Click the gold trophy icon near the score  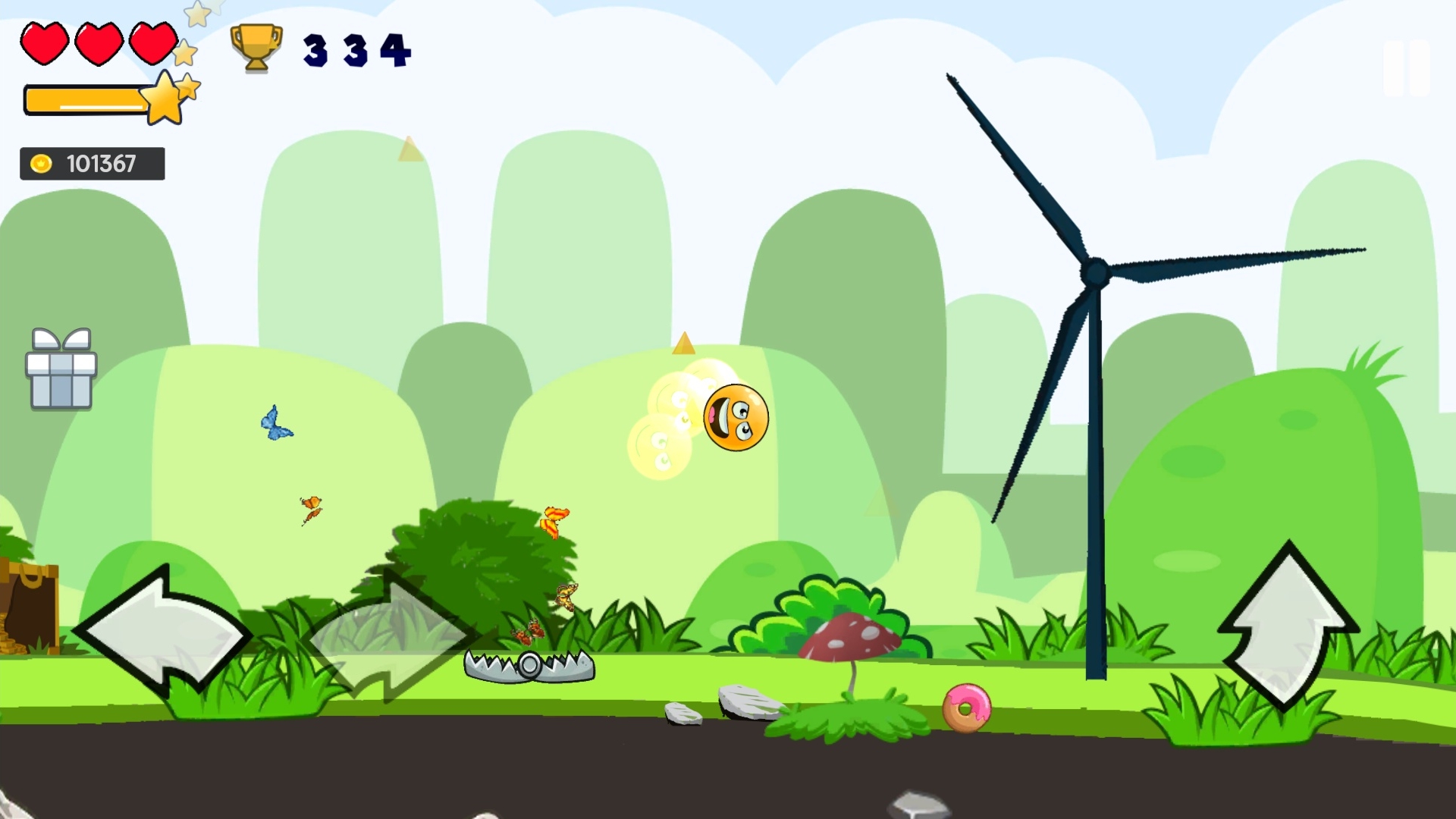256,49
